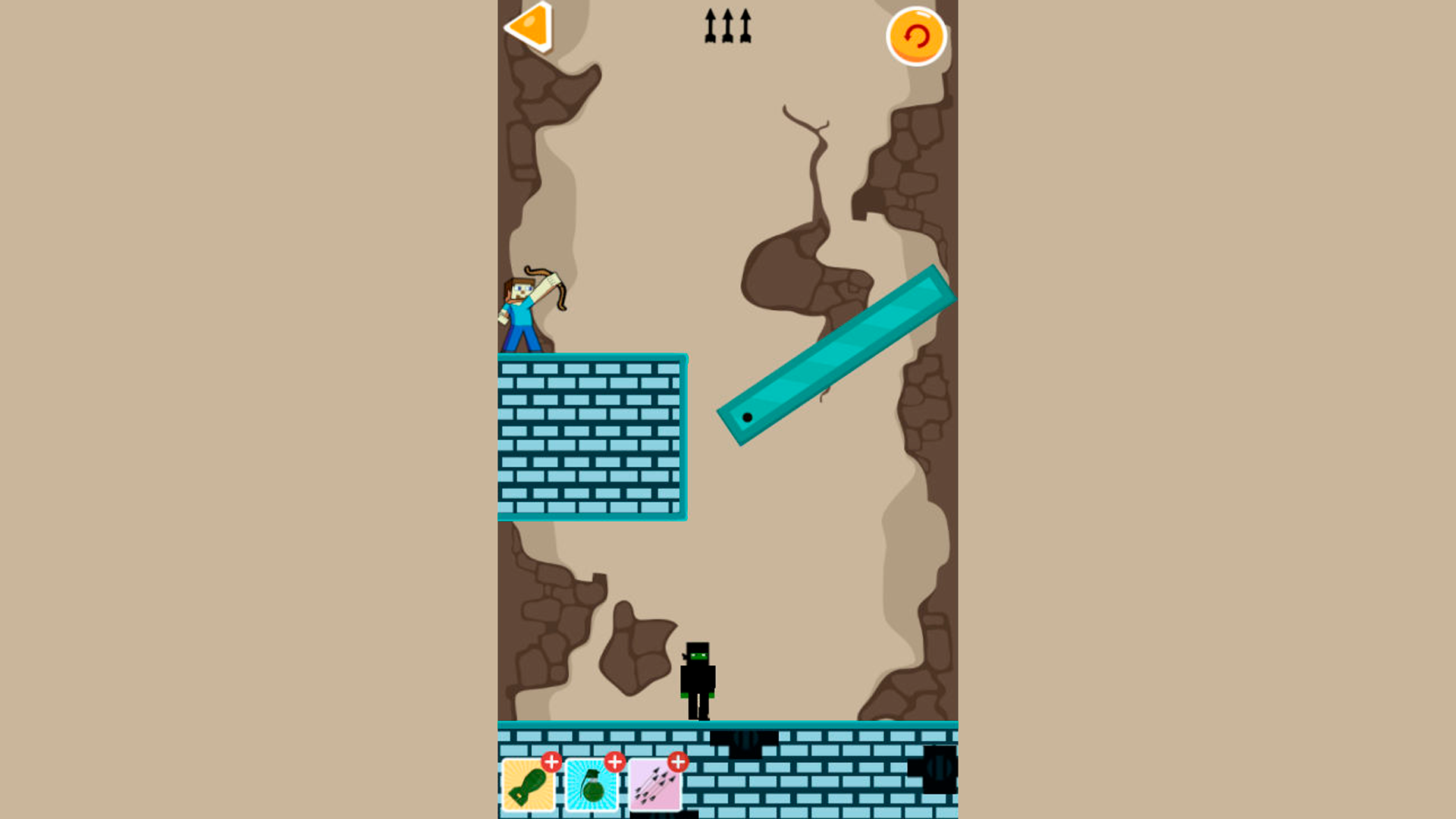Image resolution: width=1456 pixels, height=819 pixels.
Task: Click the restart level button
Action: click(917, 35)
